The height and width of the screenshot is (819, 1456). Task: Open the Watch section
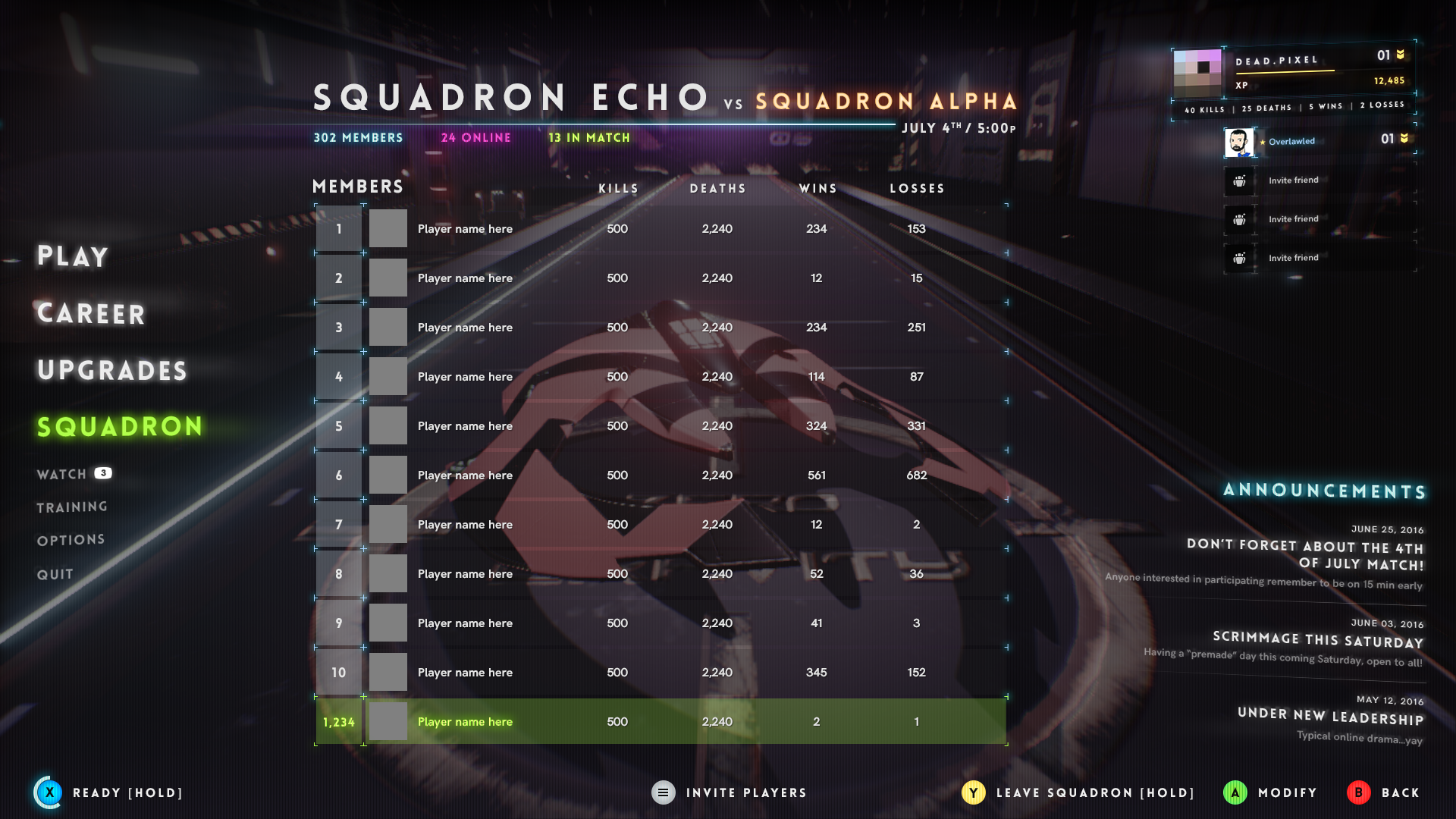pos(62,475)
